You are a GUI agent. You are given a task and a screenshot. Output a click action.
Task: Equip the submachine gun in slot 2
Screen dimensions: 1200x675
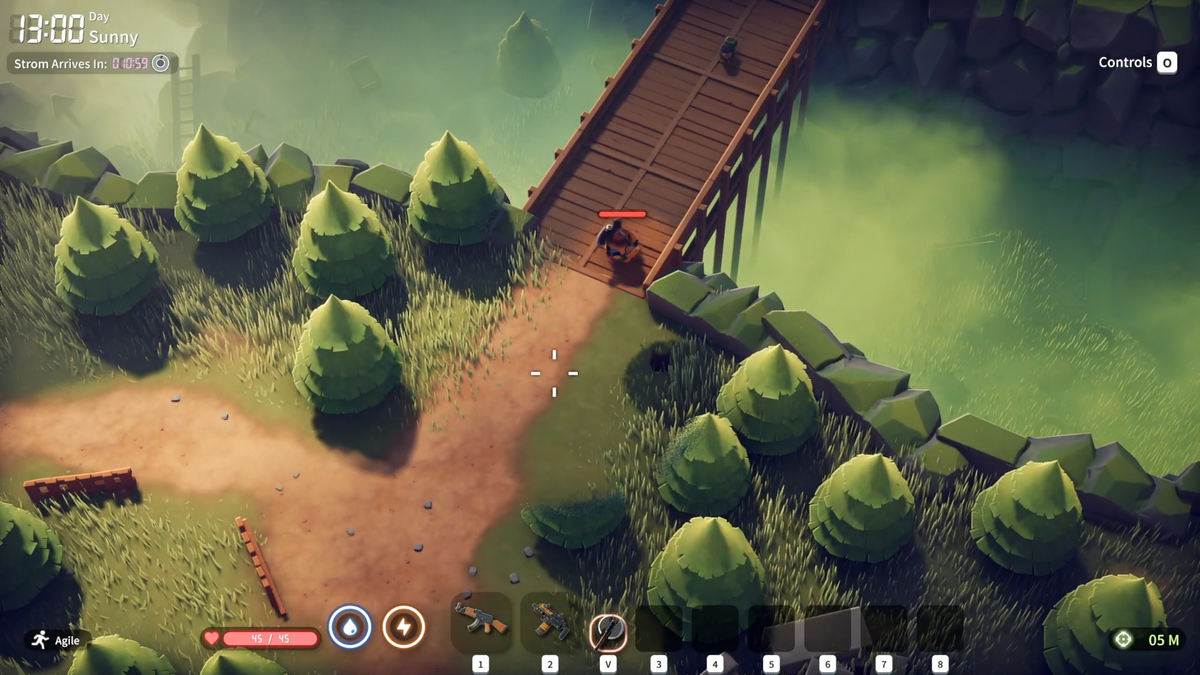point(549,623)
